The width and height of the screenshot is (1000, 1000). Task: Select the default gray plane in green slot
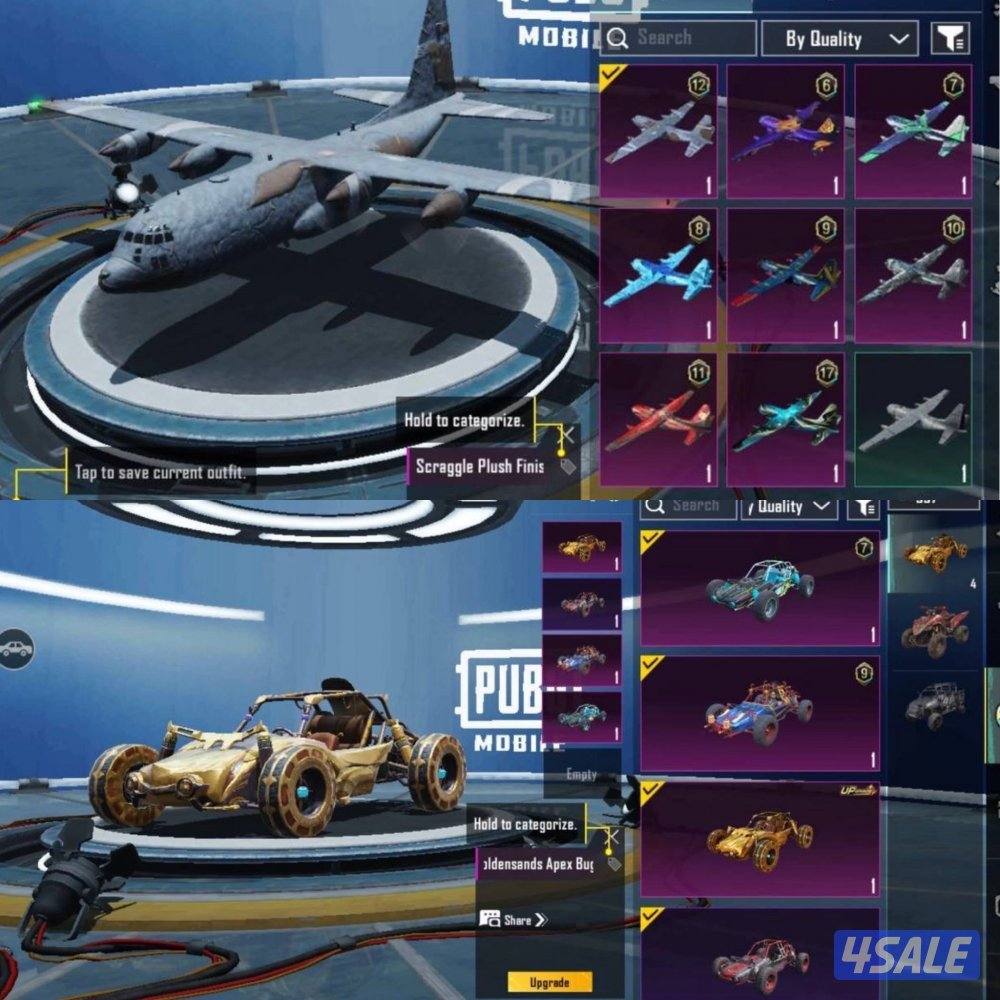coord(913,419)
